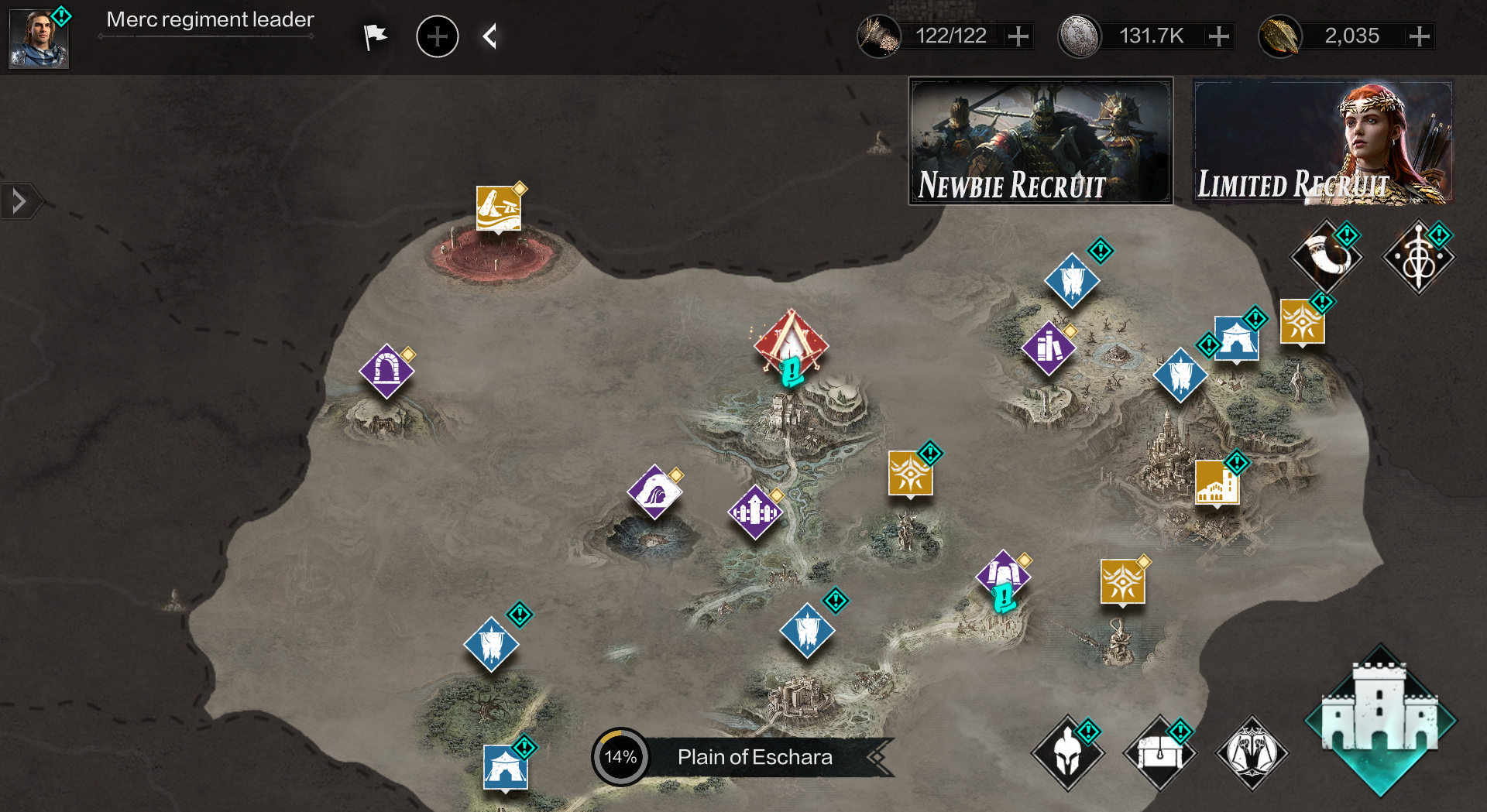This screenshot has height=812, width=1487.
Task: Open the Plain of Eschara region banner
Action: [755, 757]
